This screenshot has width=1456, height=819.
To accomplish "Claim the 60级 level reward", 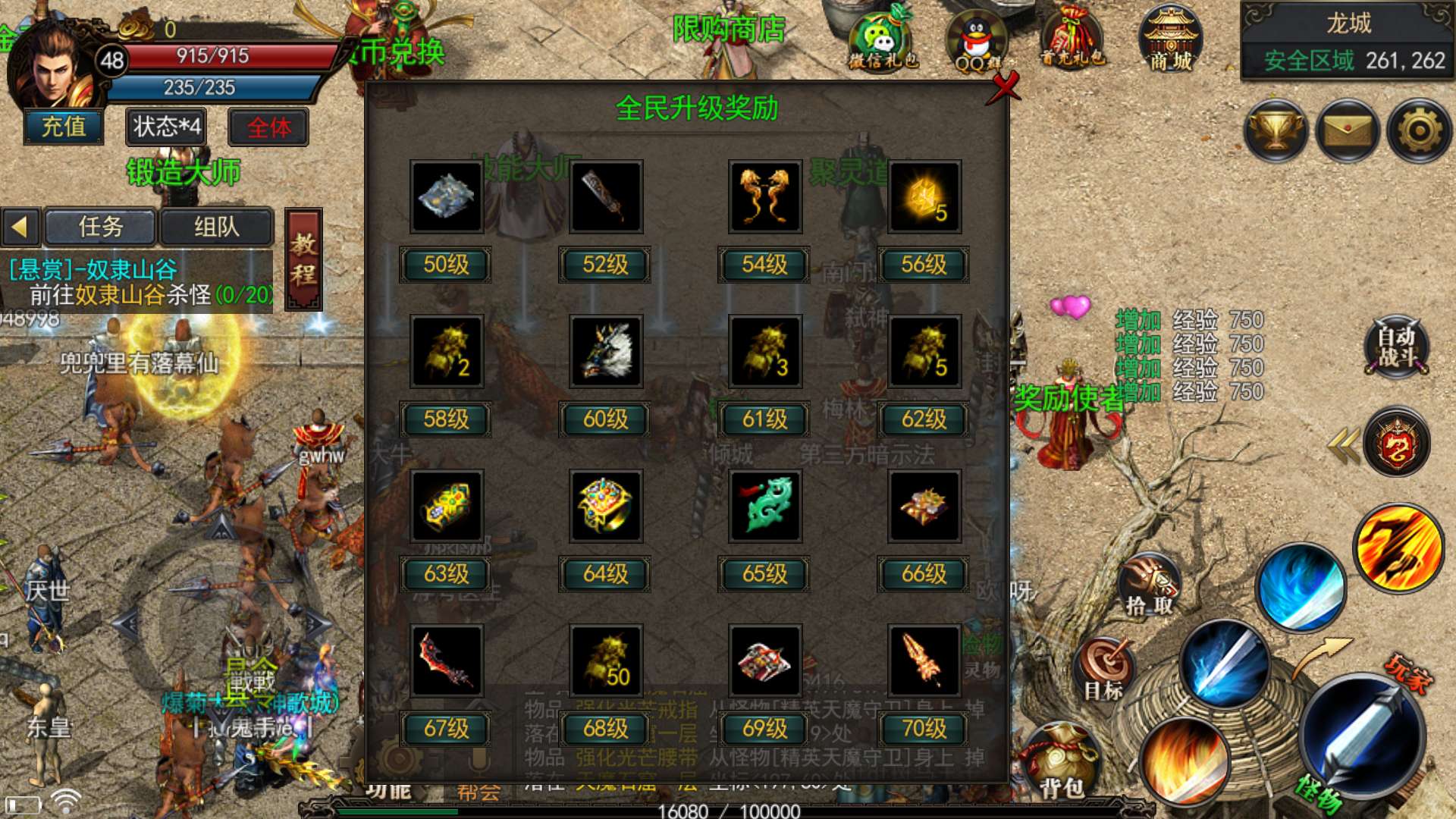I will point(605,419).
